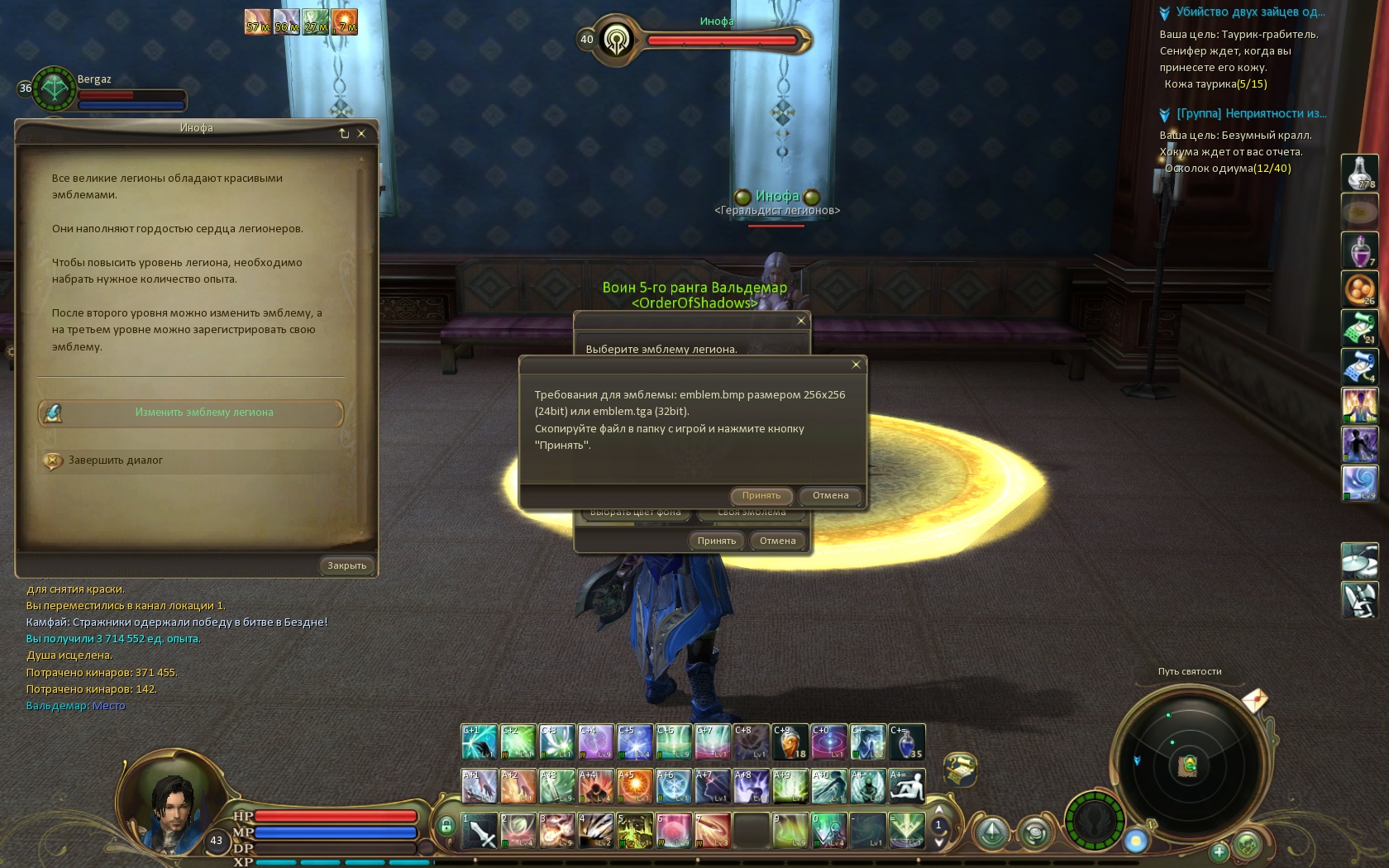The height and width of the screenshot is (868, 1389).
Task: Expand quest 'Убийство двух зайцев од...' tracker
Action: (1165, 12)
